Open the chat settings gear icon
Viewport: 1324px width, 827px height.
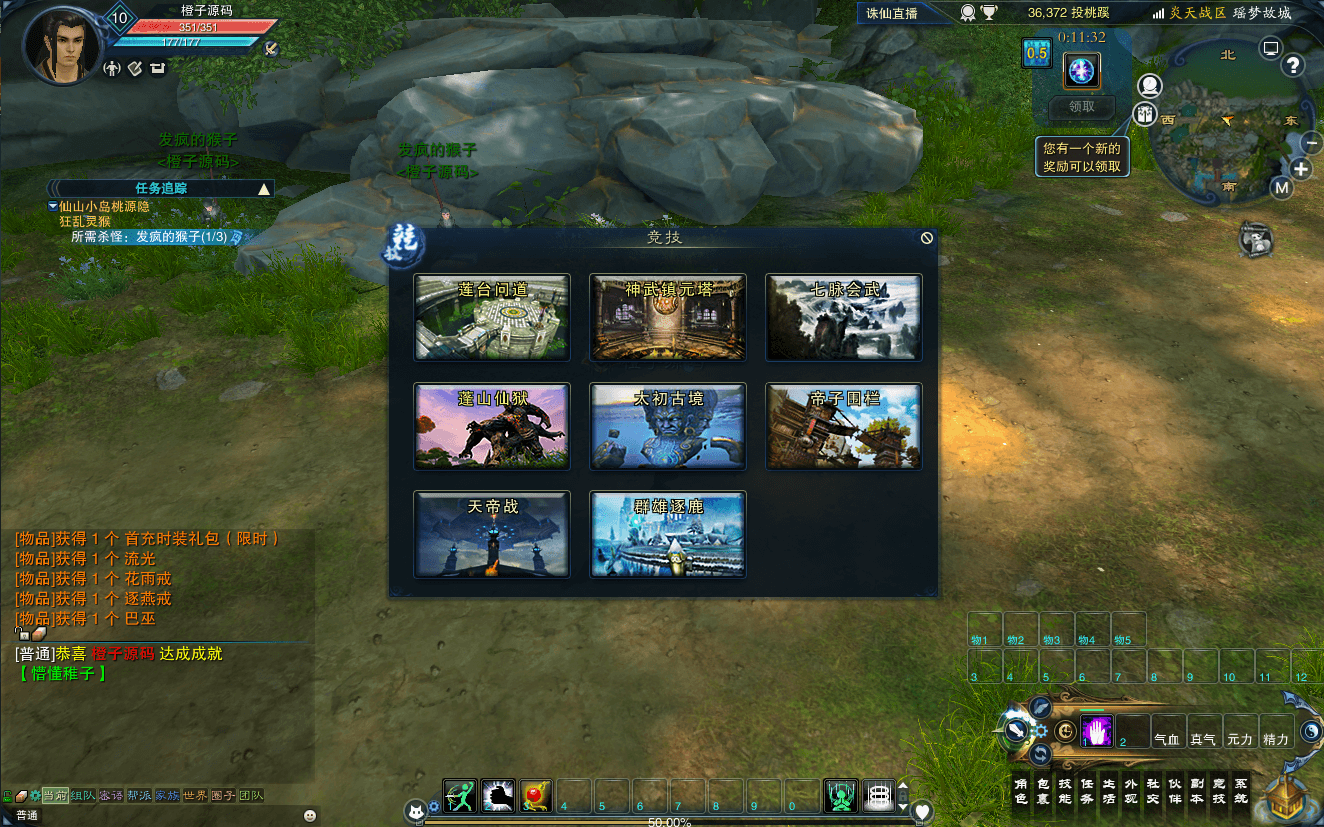tap(36, 794)
